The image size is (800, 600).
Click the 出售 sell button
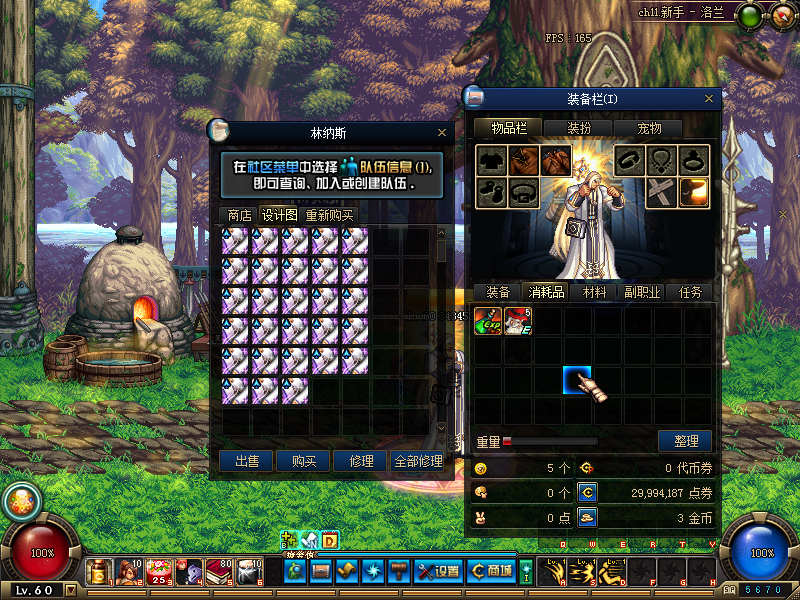tap(246, 461)
